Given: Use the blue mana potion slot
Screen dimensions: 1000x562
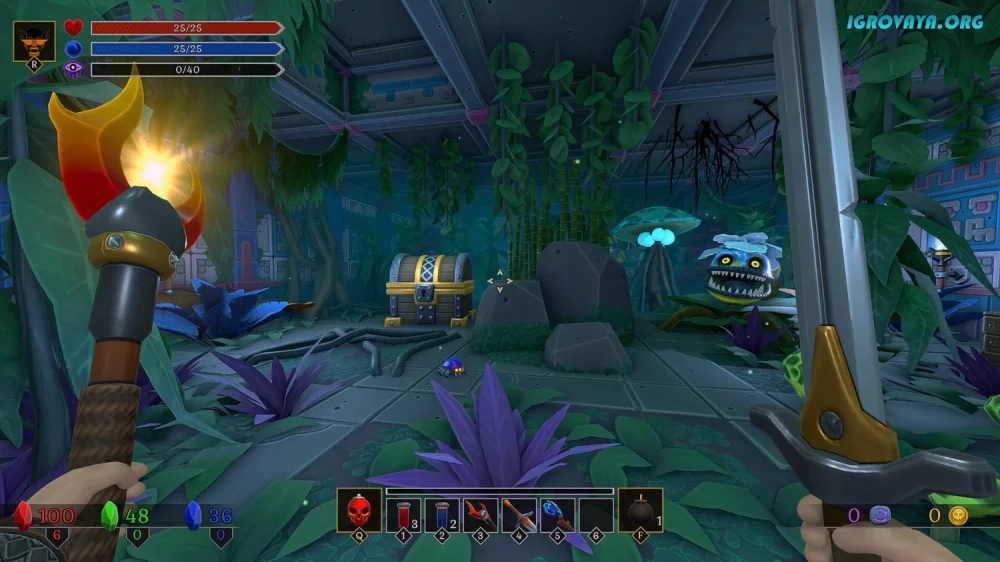Looking at the screenshot, I should (442, 514).
